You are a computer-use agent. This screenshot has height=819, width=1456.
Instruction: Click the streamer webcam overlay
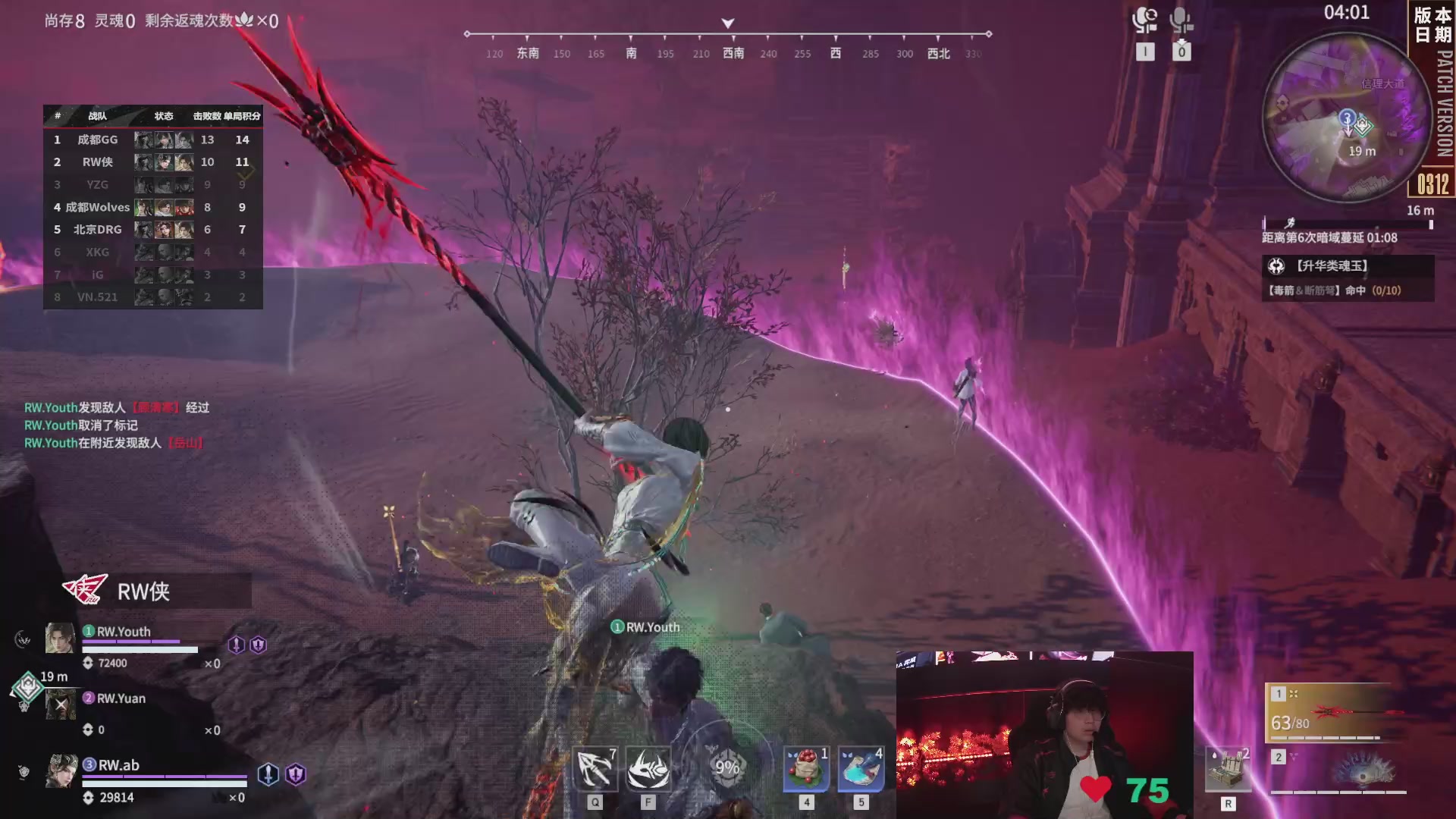pyautogui.click(x=1044, y=735)
